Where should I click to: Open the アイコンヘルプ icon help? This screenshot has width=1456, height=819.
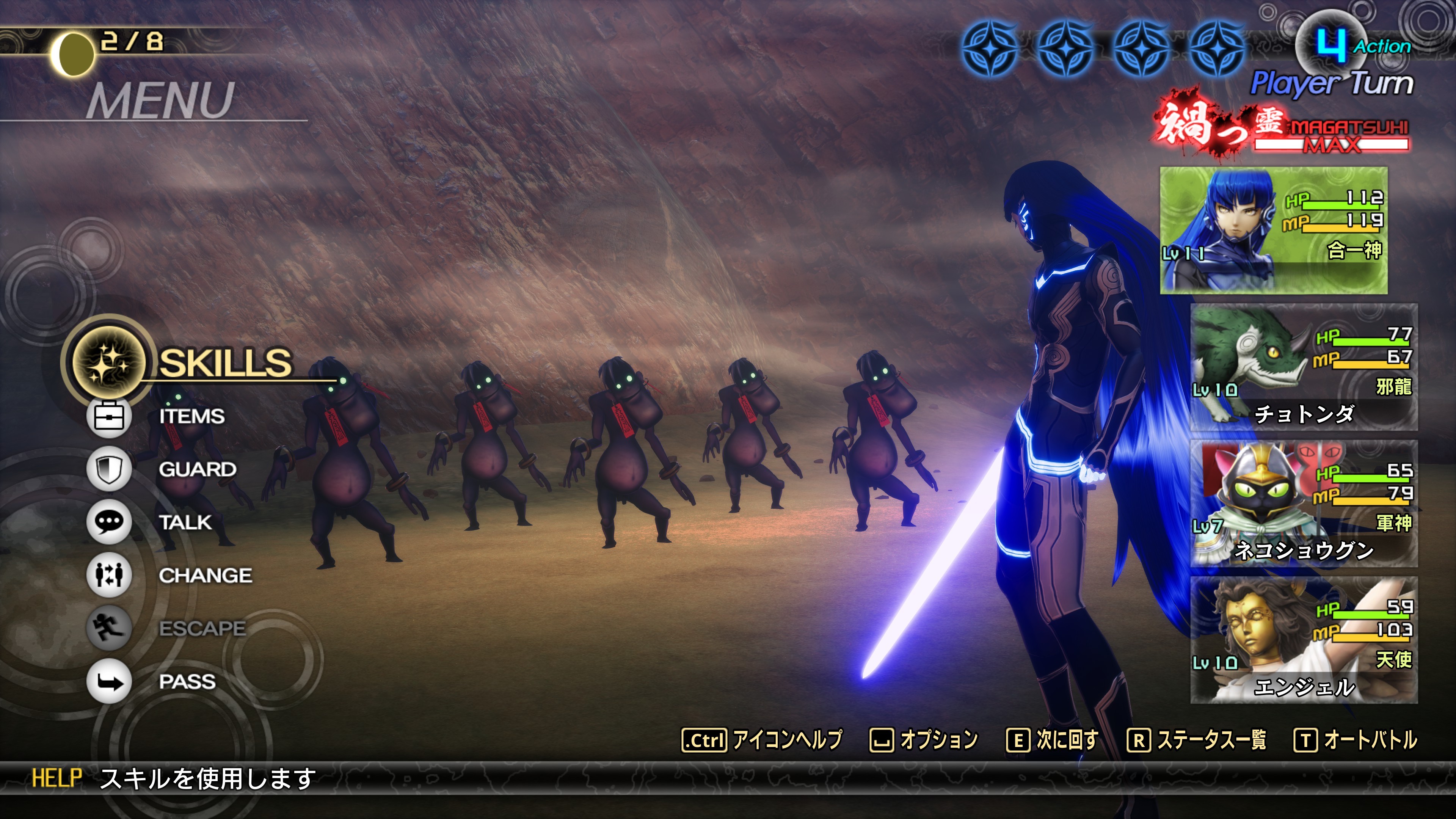pos(762,740)
